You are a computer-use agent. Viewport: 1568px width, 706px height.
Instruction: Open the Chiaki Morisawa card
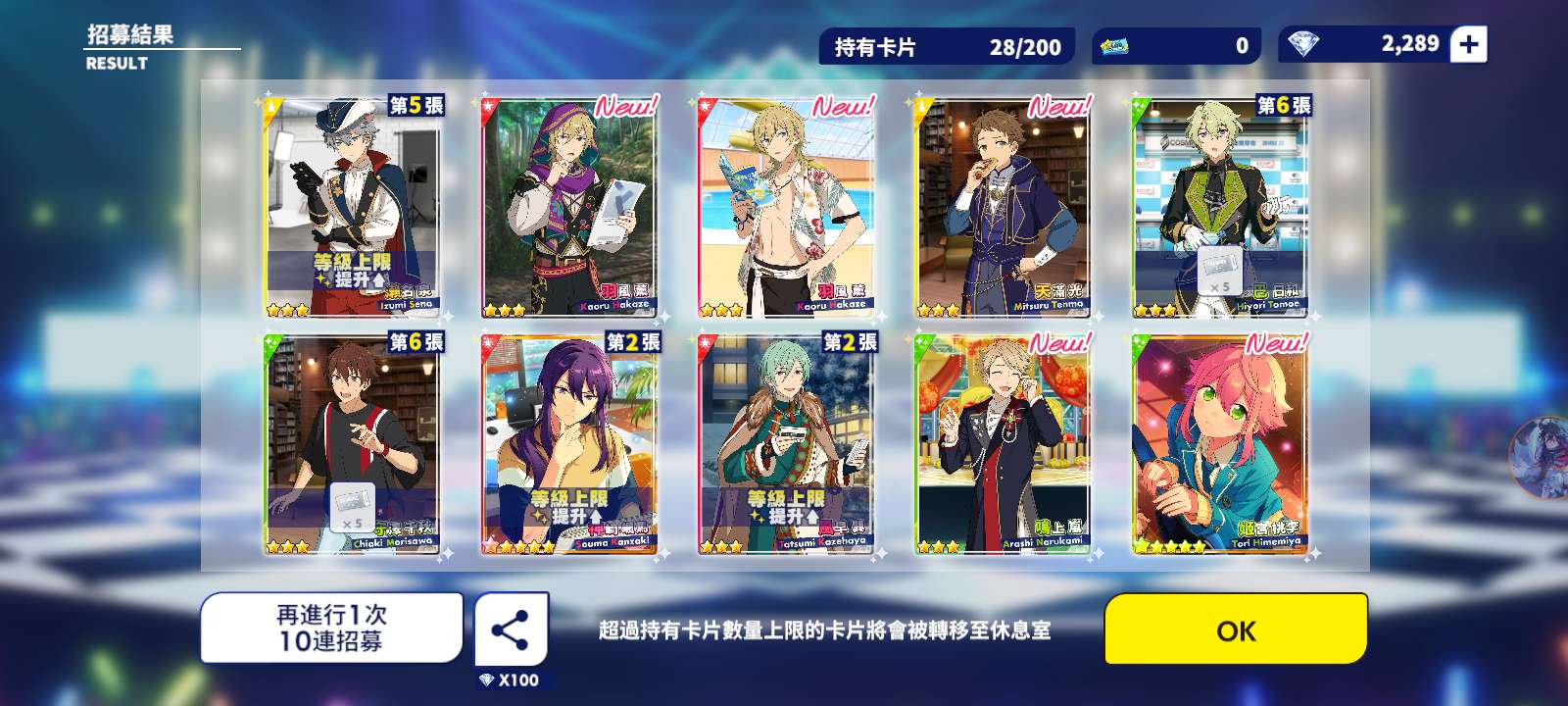(353, 444)
